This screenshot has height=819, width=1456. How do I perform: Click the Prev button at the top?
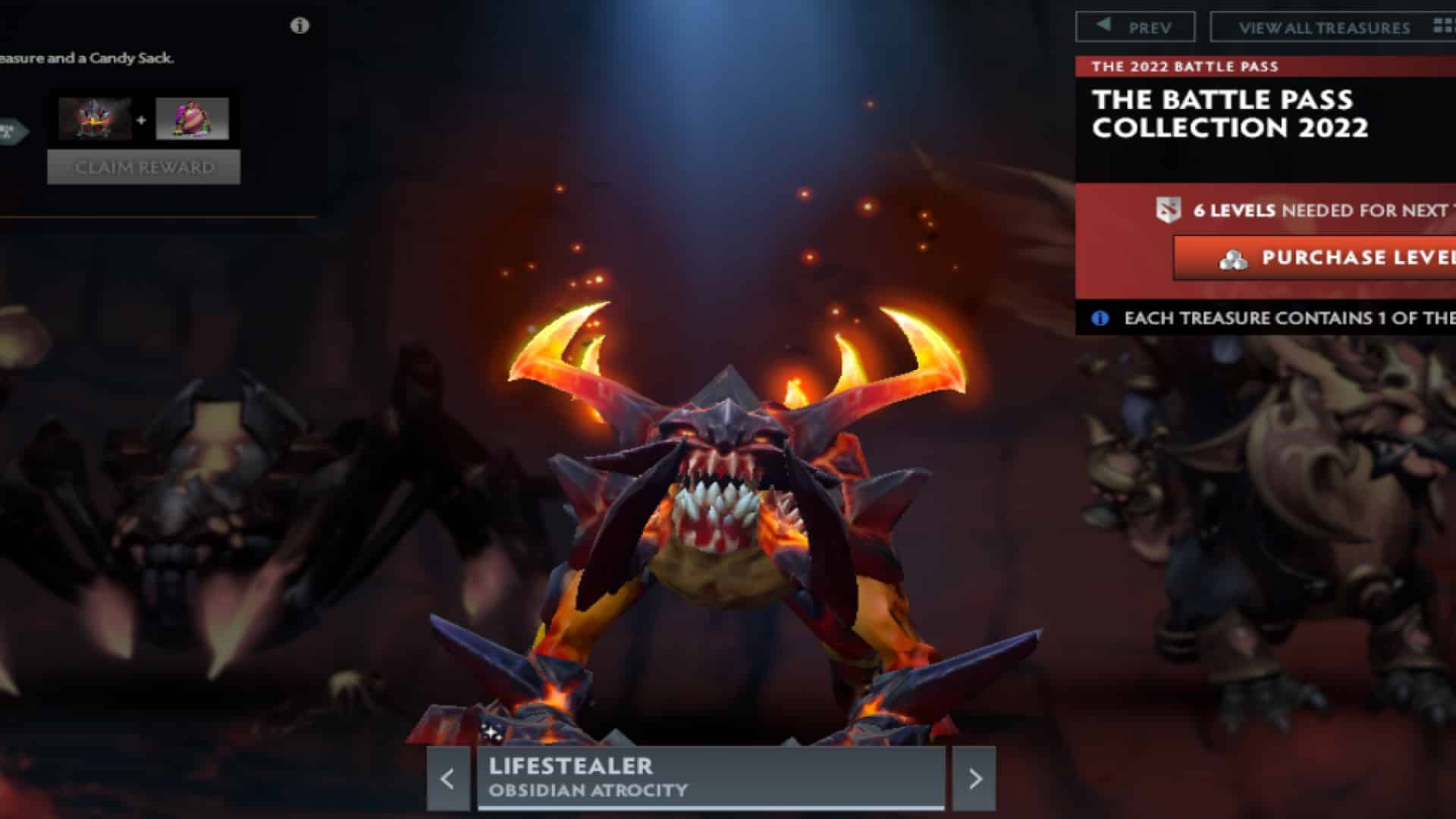tap(1138, 25)
